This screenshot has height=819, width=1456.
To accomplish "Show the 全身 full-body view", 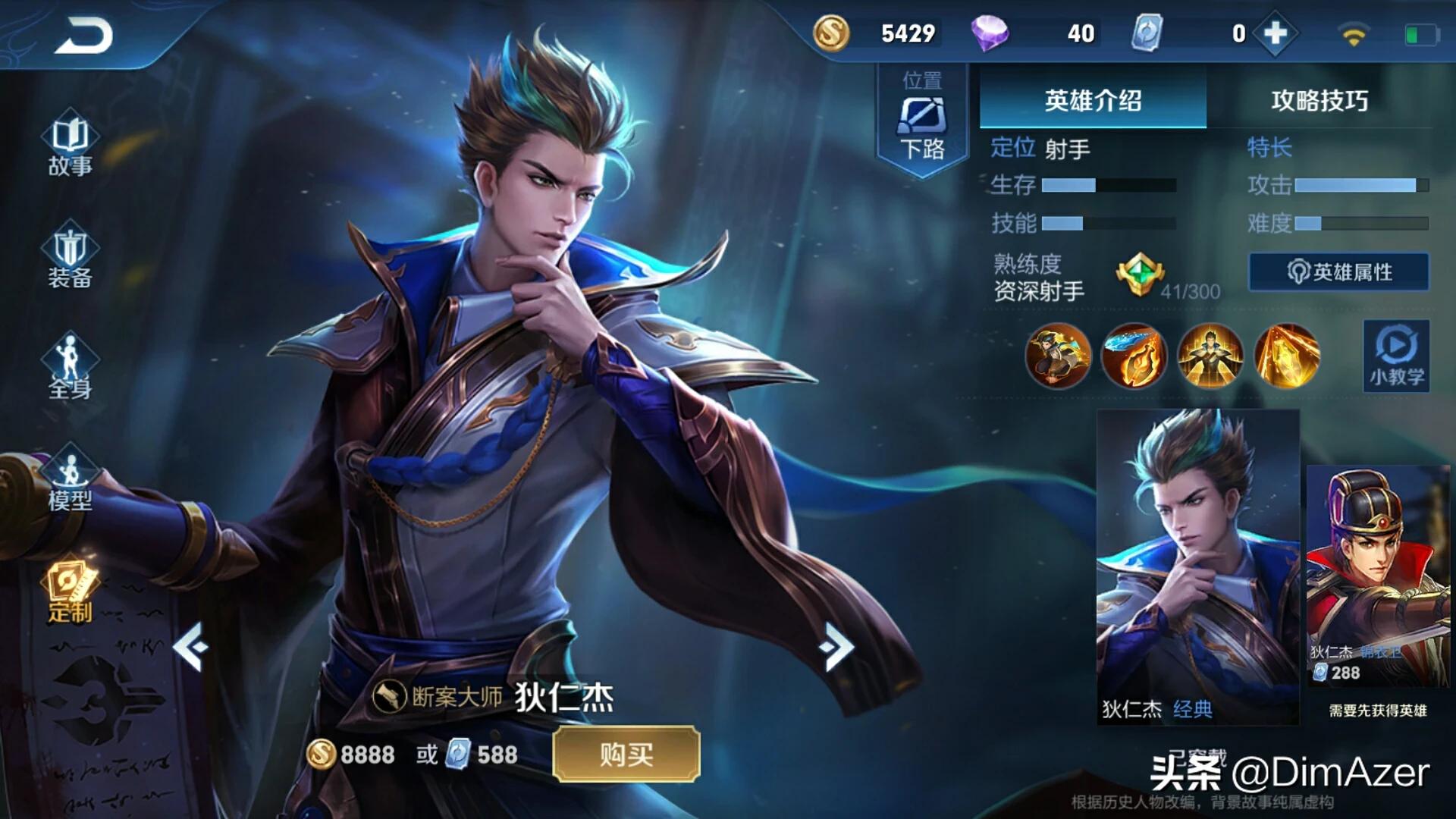I will click(x=70, y=368).
